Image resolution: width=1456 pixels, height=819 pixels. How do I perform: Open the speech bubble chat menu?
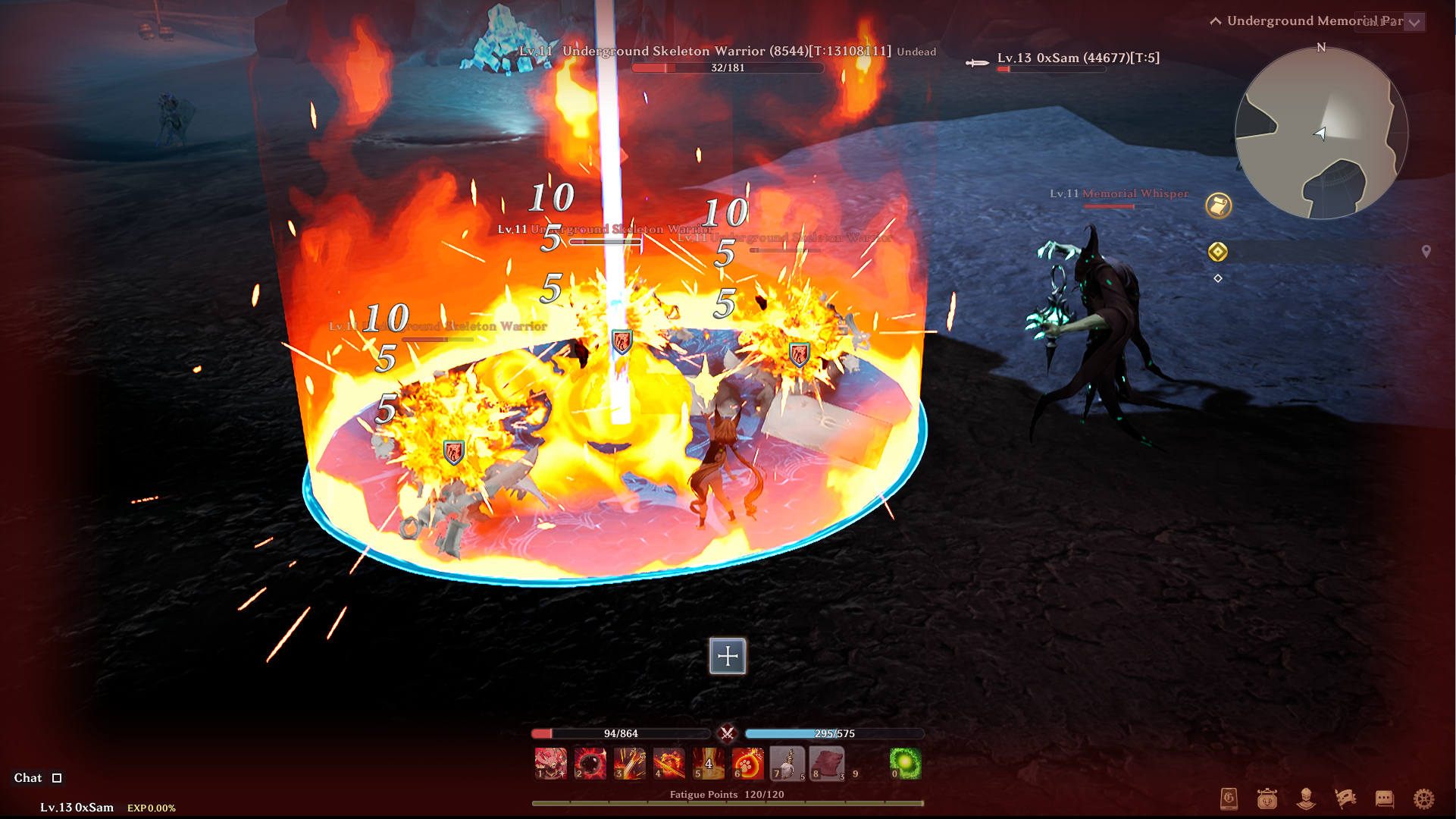tap(1384, 799)
